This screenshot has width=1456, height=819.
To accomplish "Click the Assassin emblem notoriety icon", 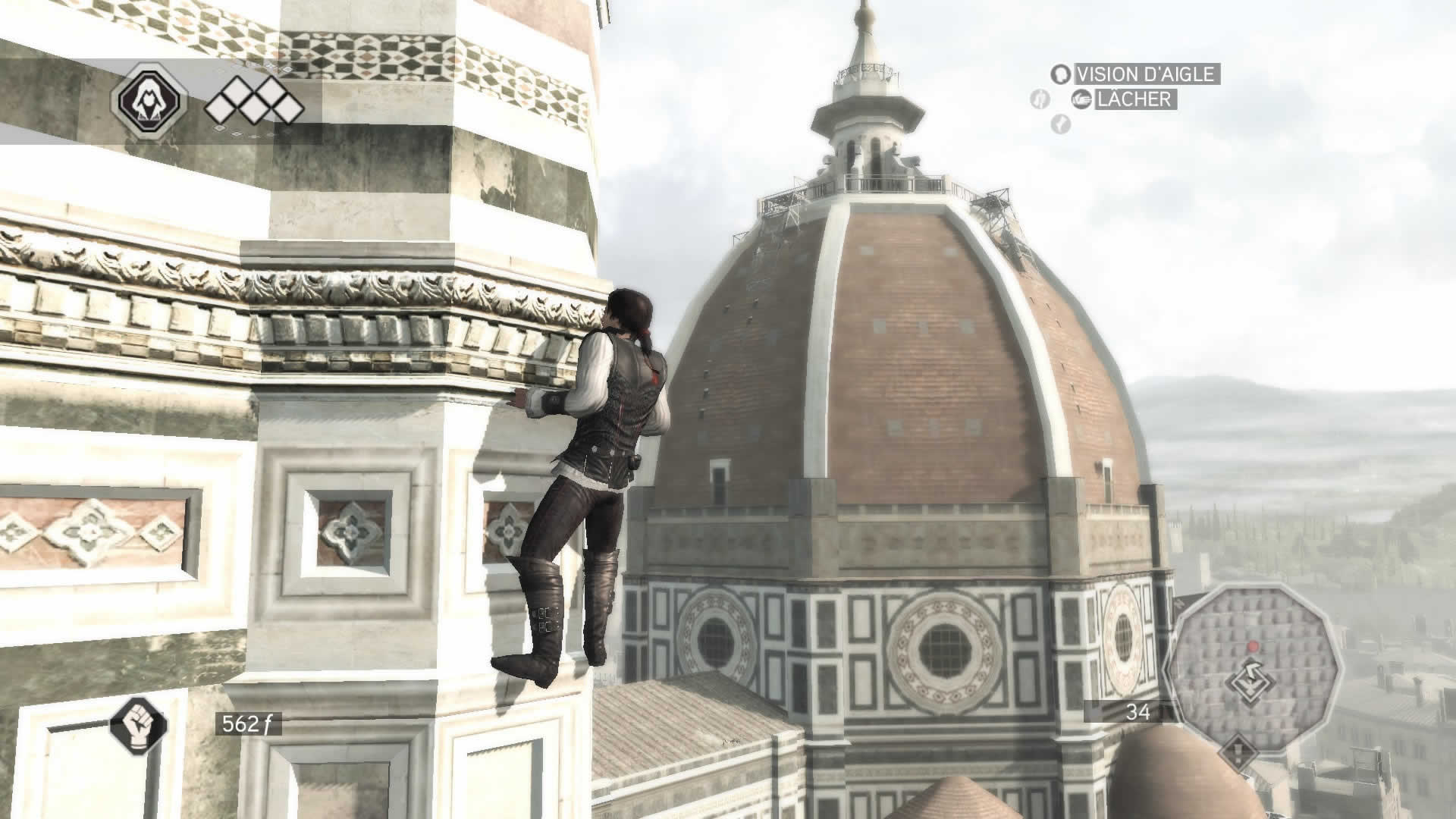I will 149,100.
